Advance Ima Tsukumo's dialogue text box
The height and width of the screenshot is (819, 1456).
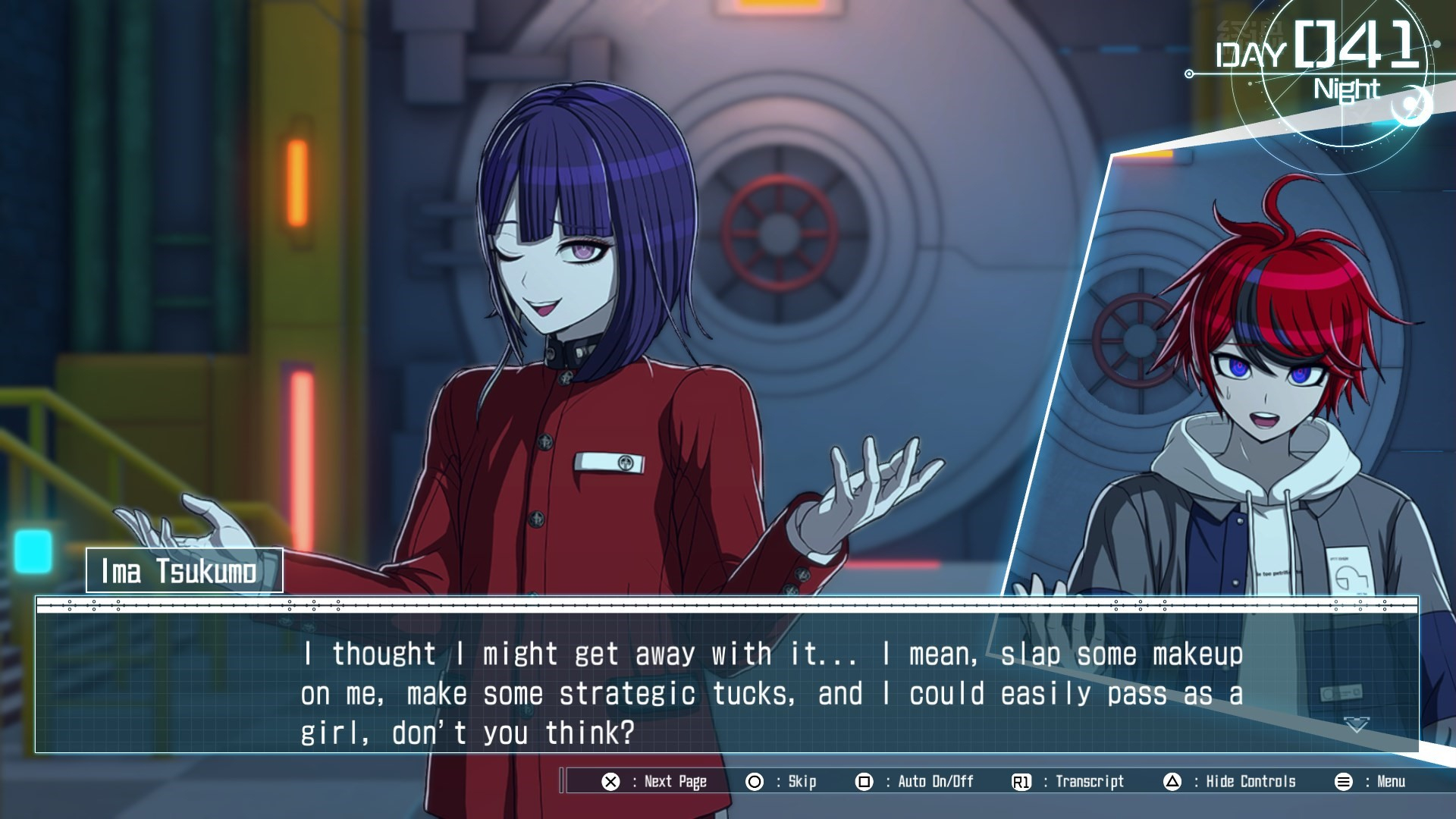[771, 692]
